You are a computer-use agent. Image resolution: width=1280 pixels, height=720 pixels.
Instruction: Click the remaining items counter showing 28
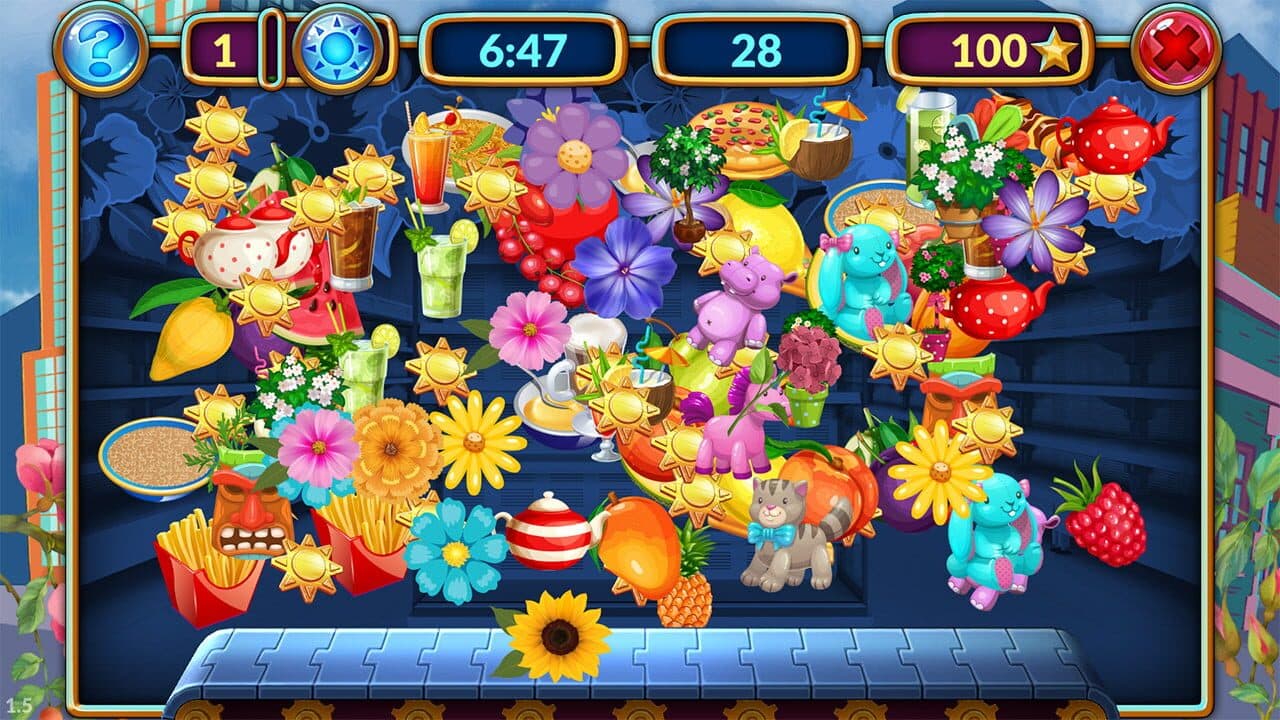point(745,47)
